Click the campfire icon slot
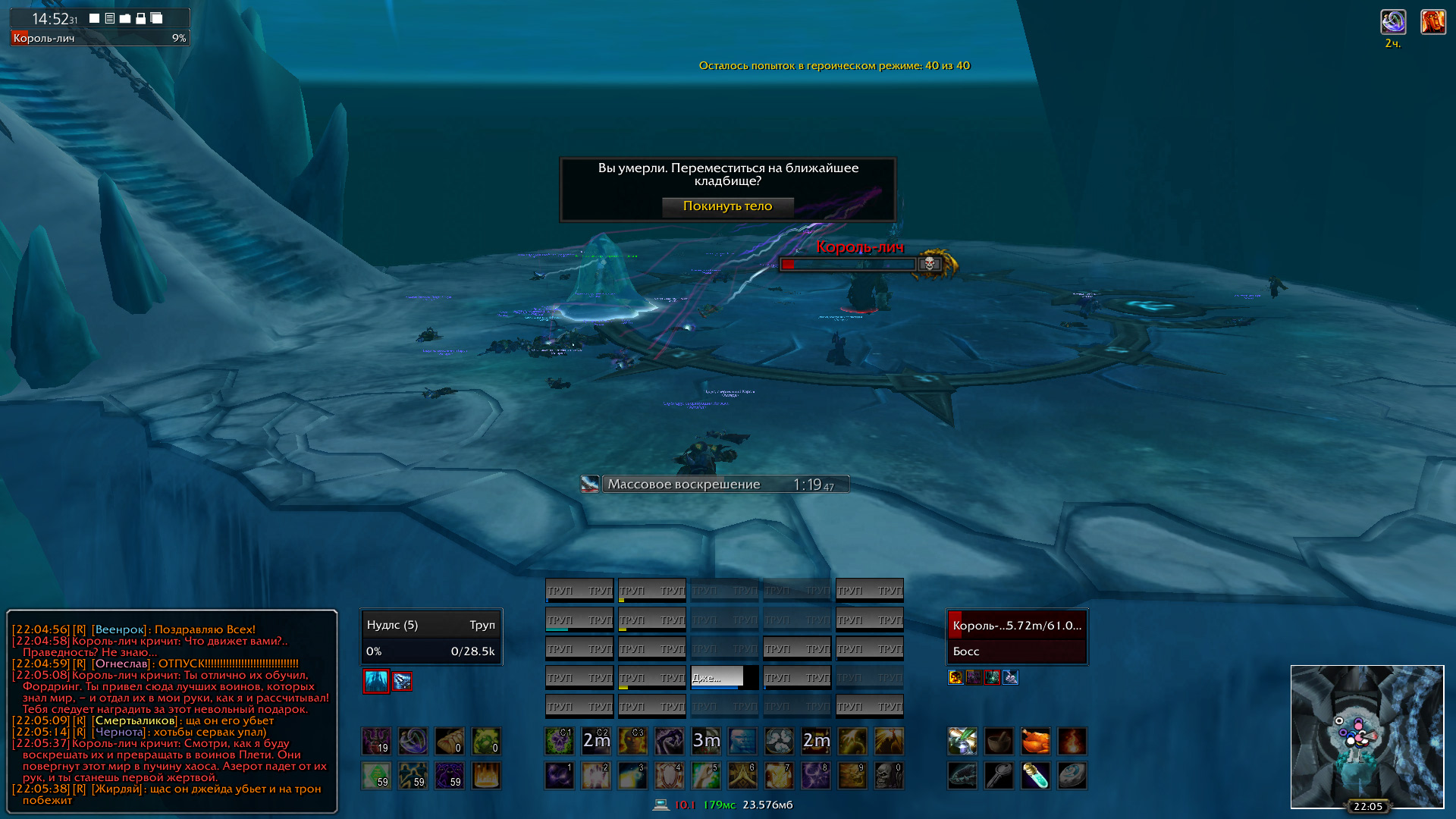This screenshot has width=1456, height=819. click(1072, 741)
